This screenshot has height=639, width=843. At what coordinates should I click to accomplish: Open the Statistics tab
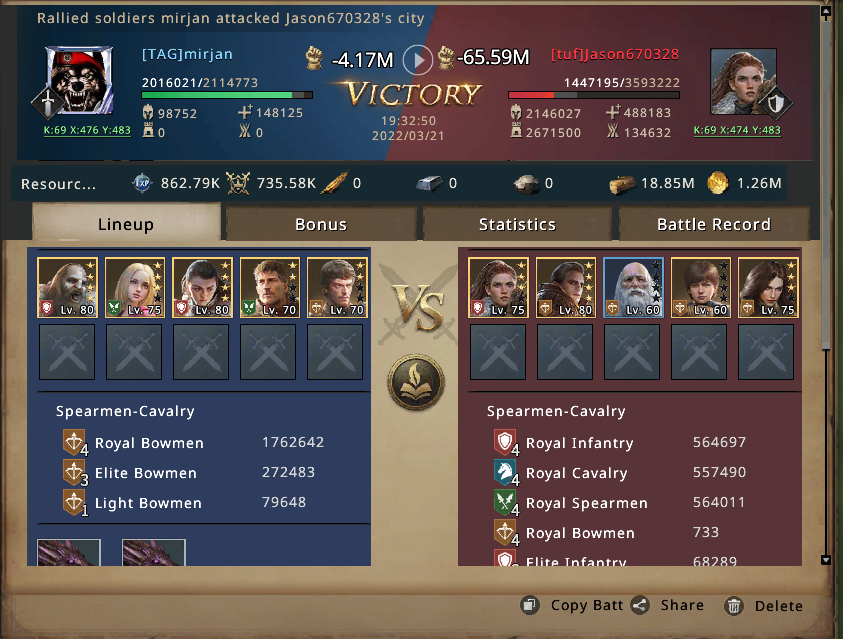click(516, 224)
